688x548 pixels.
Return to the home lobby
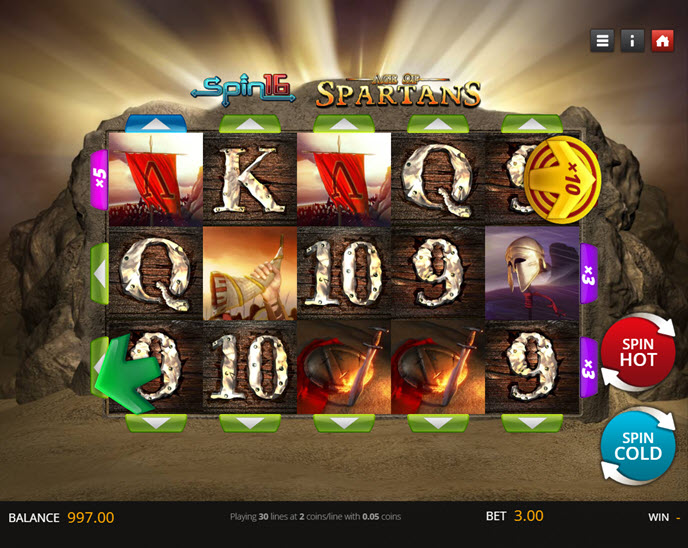pos(662,41)
